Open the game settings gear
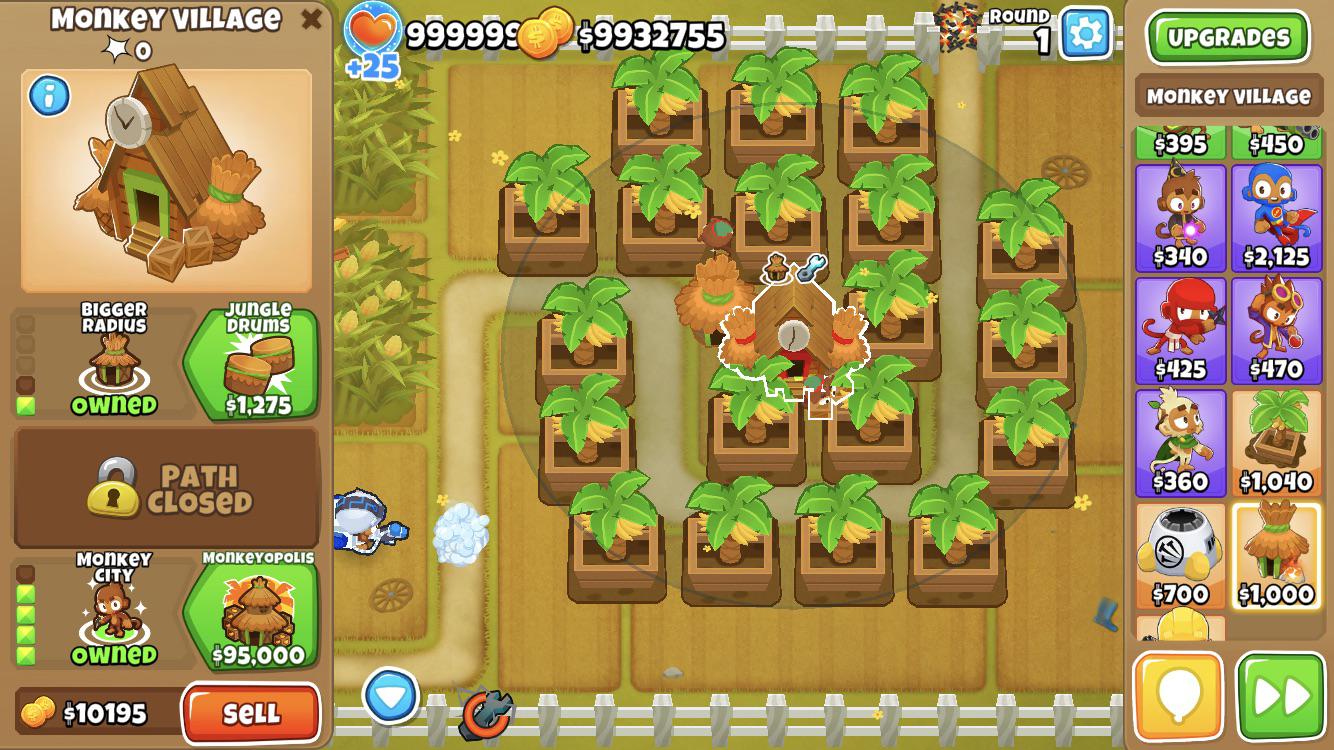Image resolution: width=1334 pixels, height=750 pixels. pos(1083,32)
